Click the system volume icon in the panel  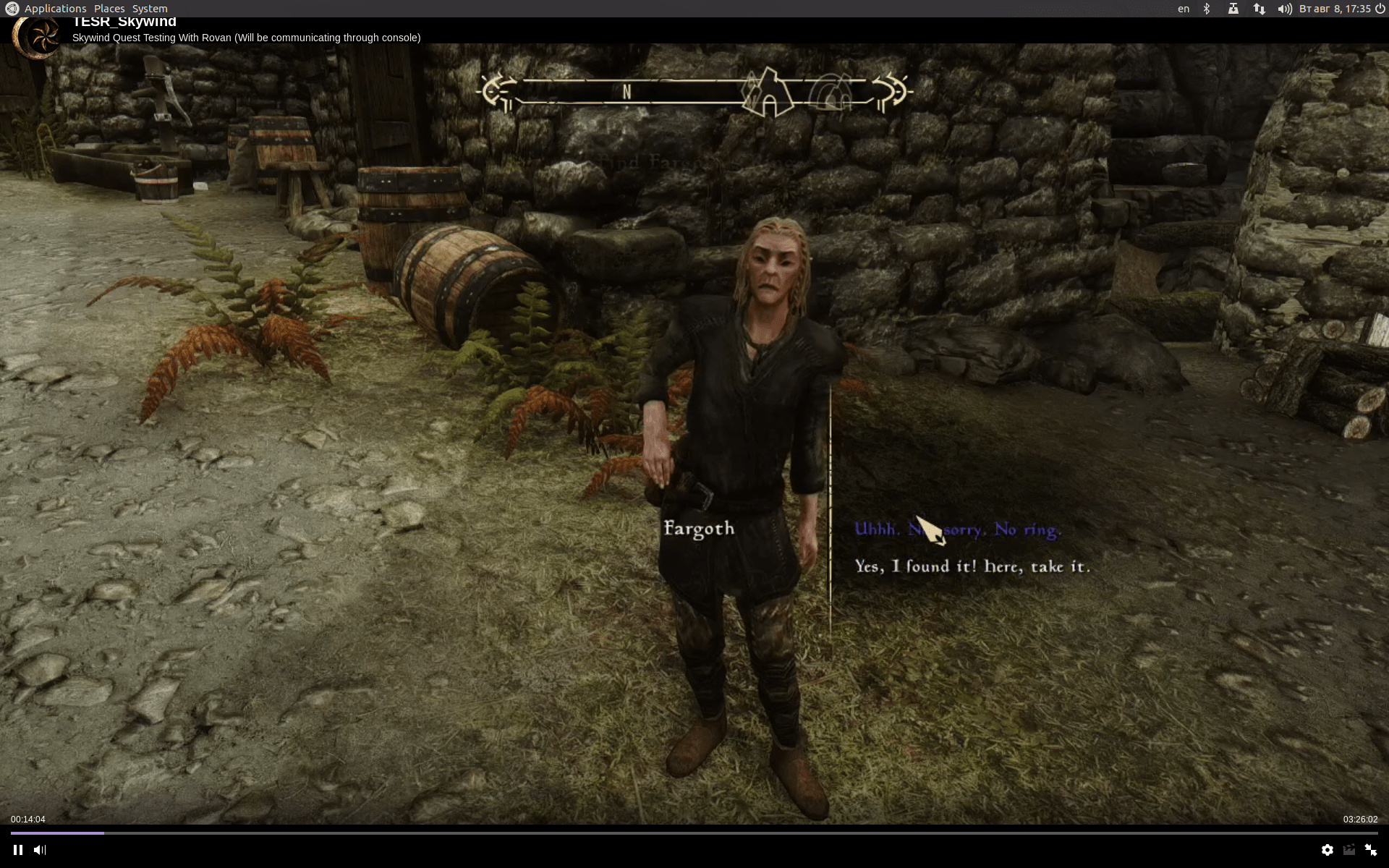(x=1284, y=8)
